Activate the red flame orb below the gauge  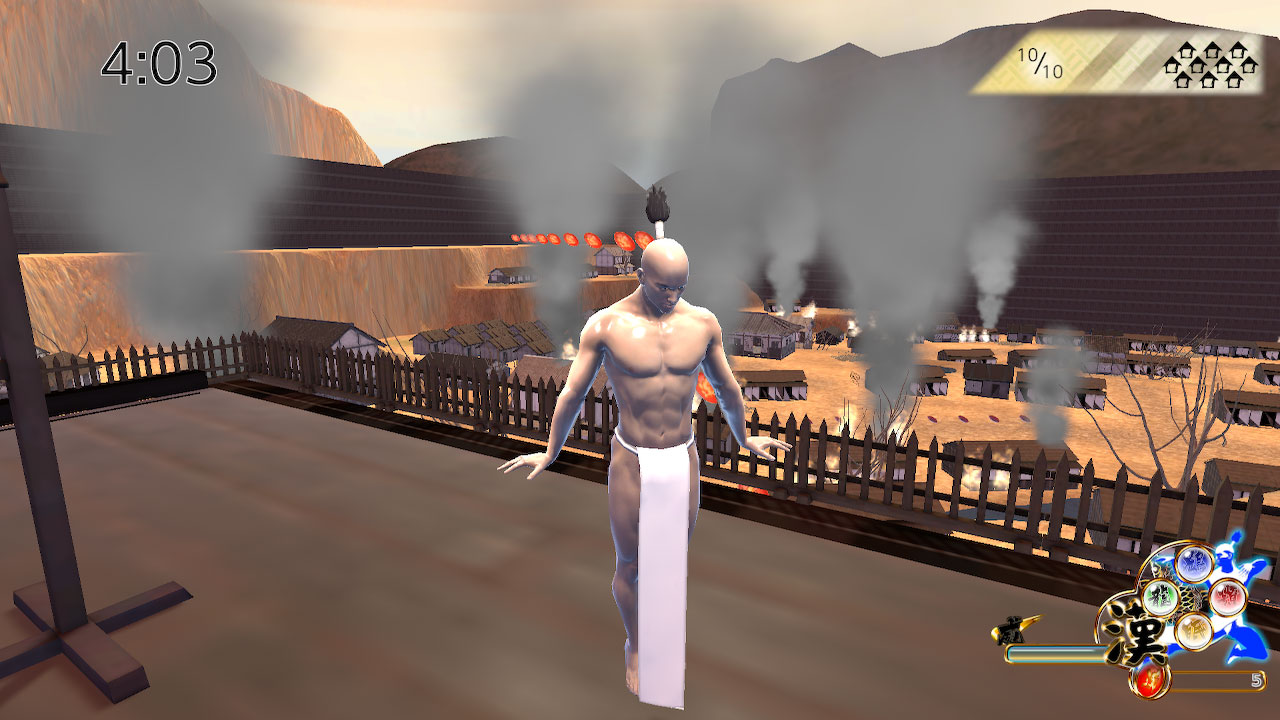click(x=1150, y=680)
